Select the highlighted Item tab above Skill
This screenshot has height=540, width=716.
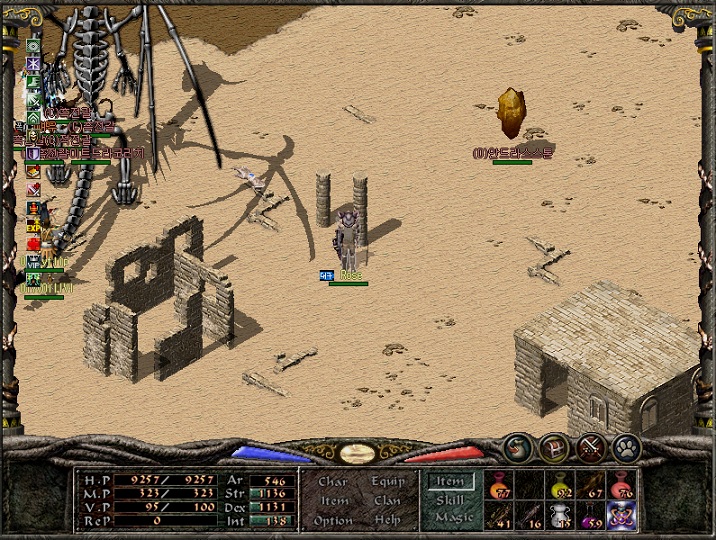450,482
